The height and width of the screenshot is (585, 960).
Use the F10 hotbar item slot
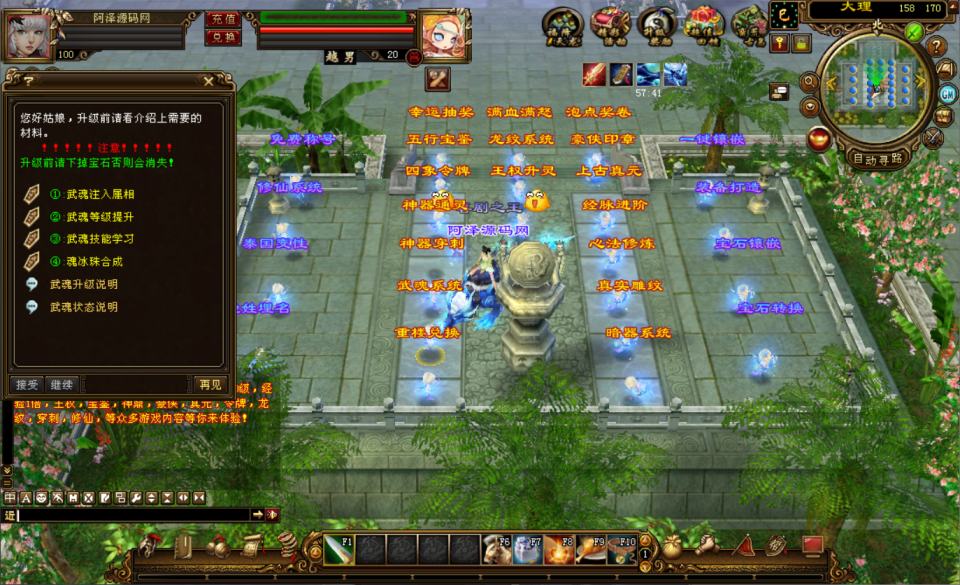pyautogui.click(x=621, y=549)
